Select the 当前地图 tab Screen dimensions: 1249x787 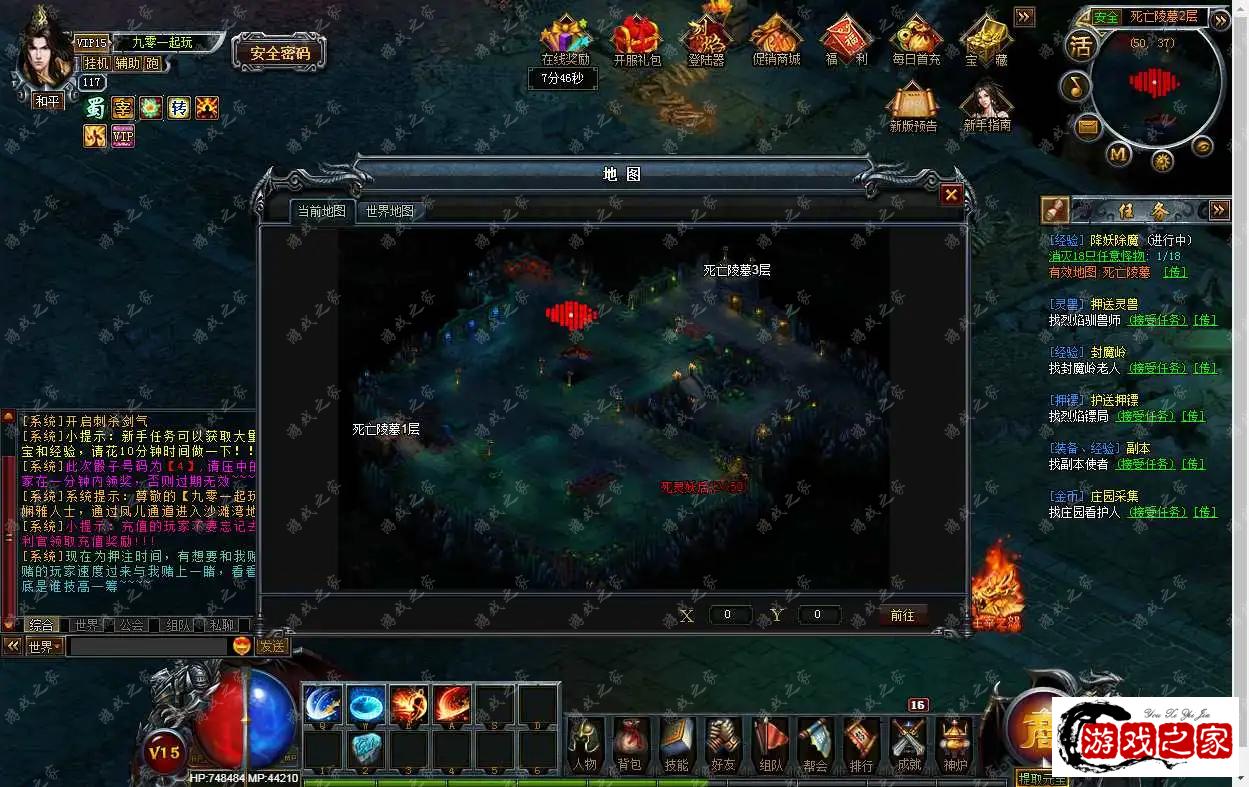click(x=321, y=211)
